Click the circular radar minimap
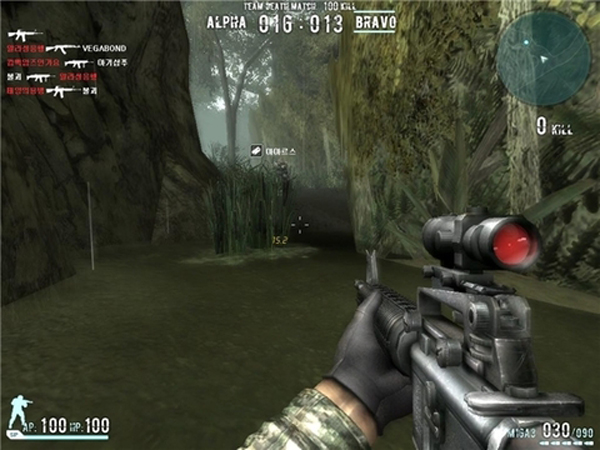 543,48
